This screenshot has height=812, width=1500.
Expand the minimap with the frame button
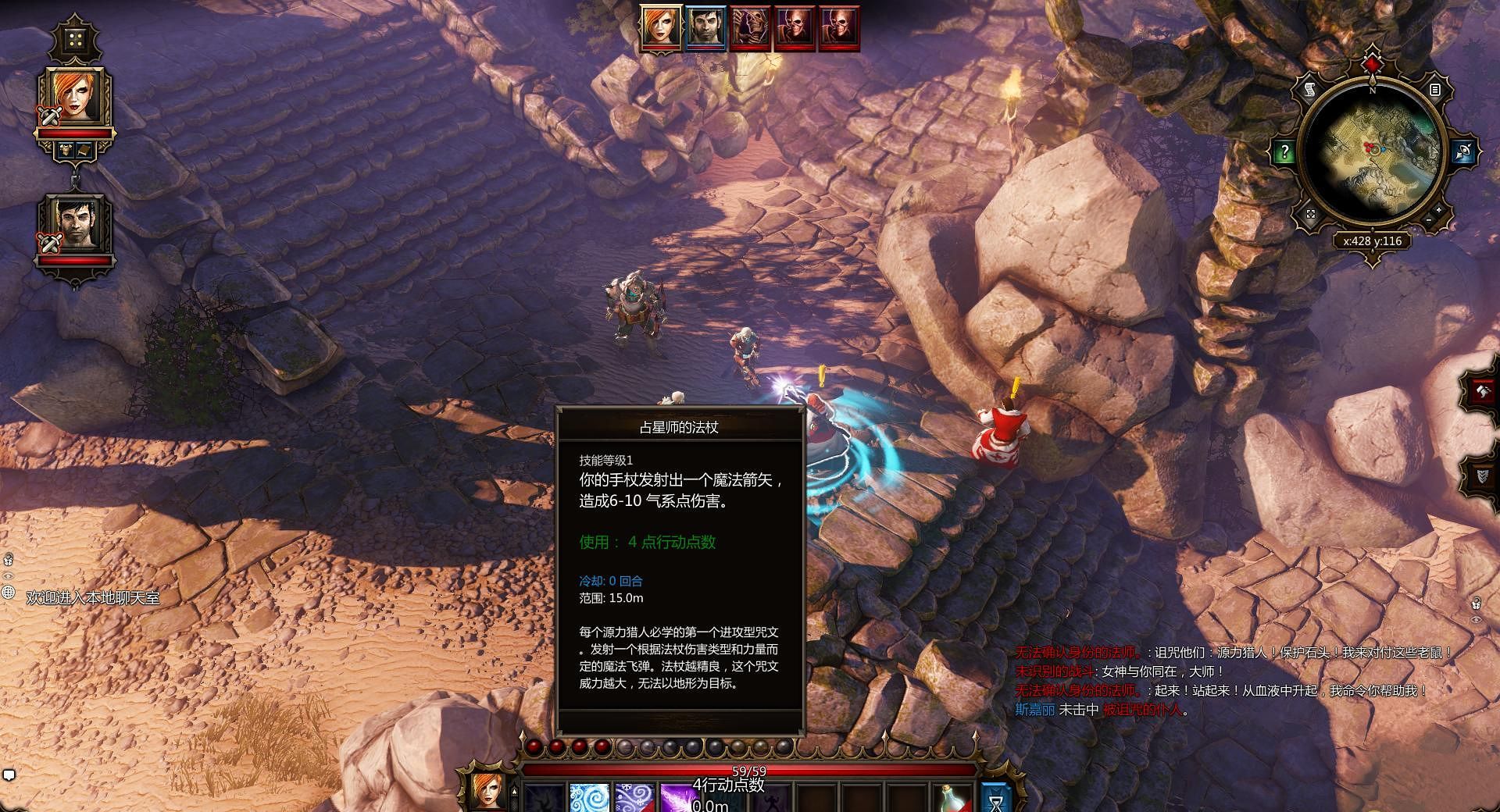click(x=1310, y=213)
